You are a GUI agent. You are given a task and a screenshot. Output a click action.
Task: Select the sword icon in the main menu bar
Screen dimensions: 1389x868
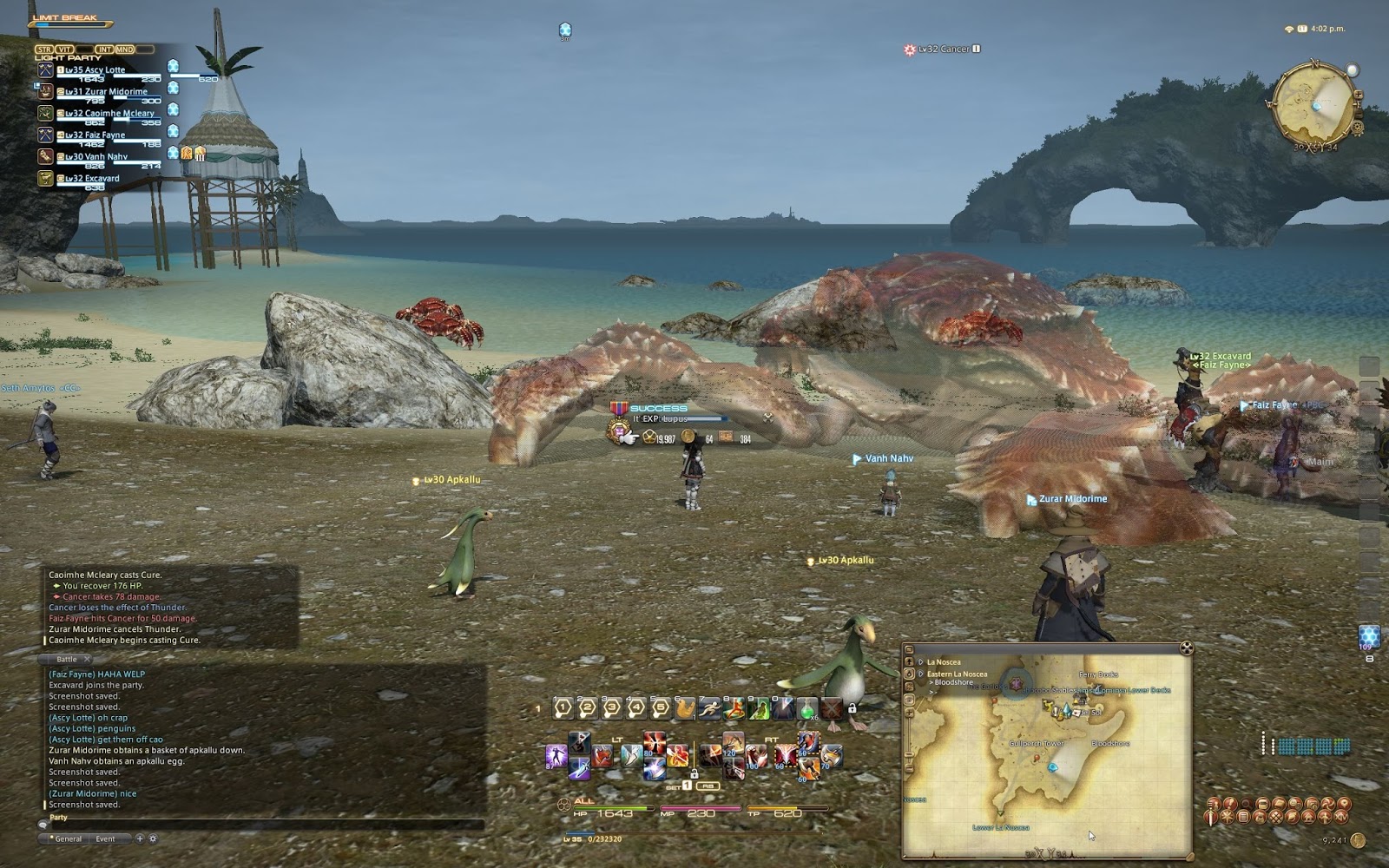pyautogui.click(x=1211, y=819)
